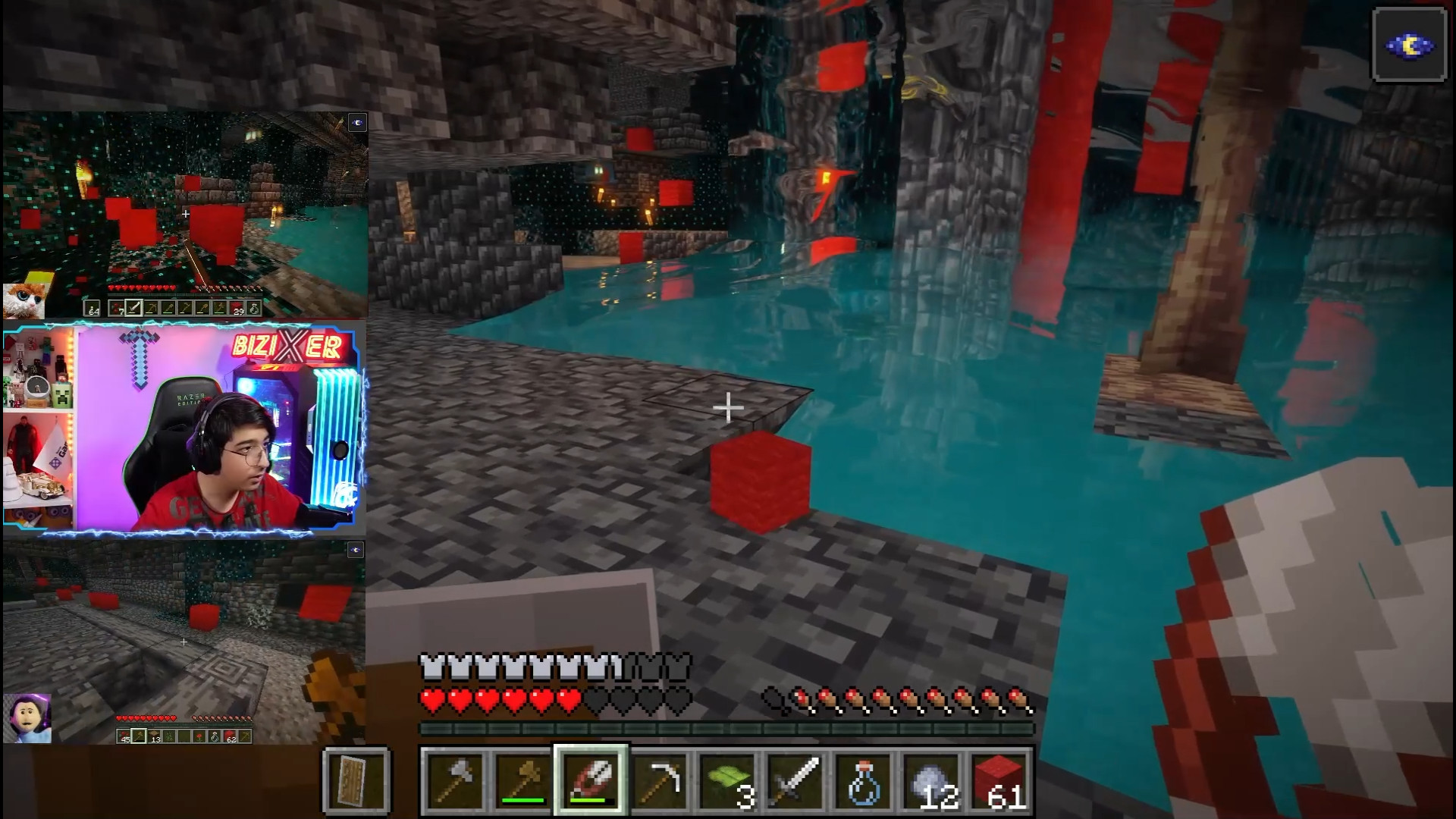Screen dimensions: 1456x819
Task: Open the top teammate gameplay feed
Action: click(185, 214)
